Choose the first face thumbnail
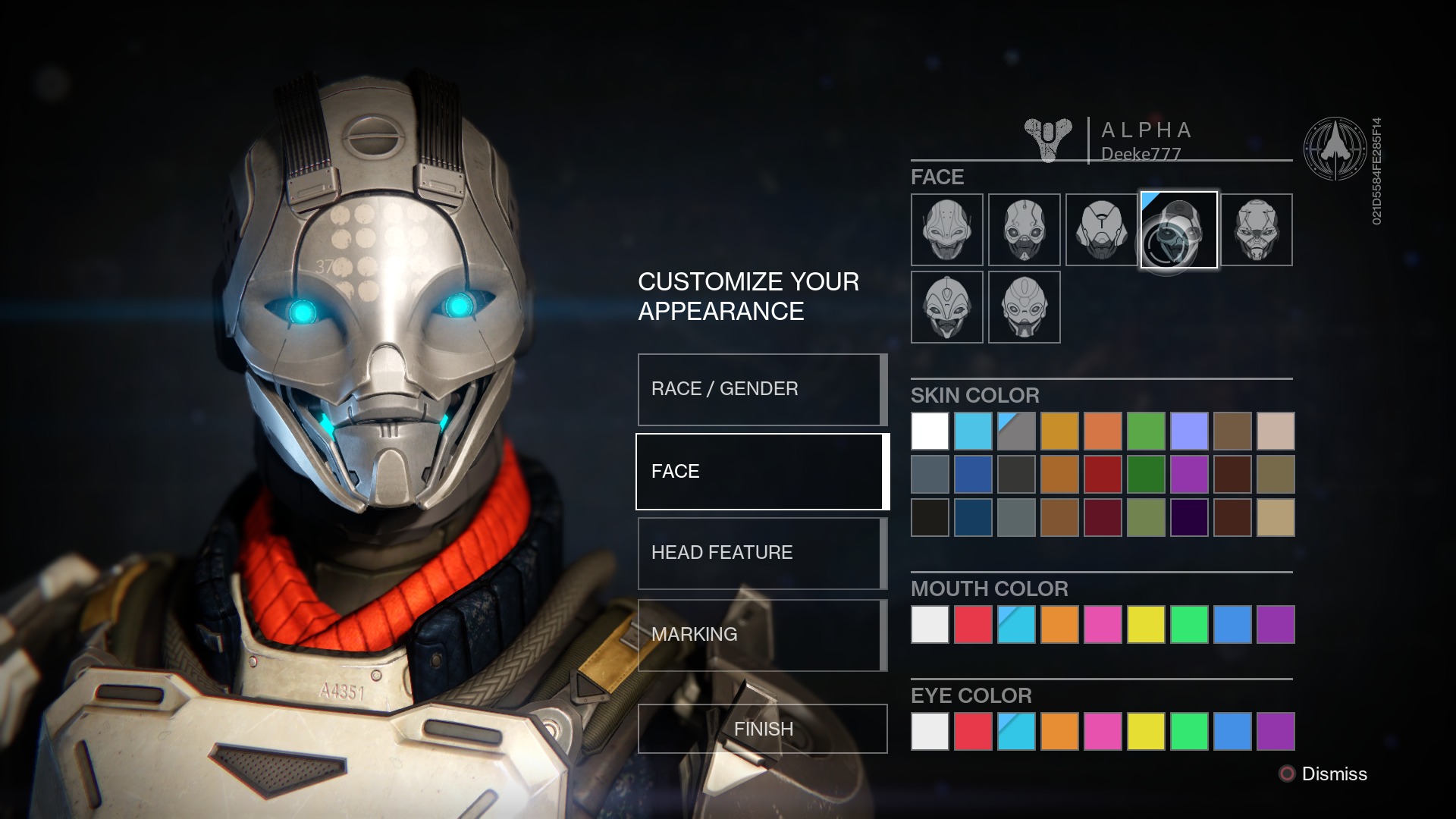This screenshot has width=1456, height=819. (946, 230)
